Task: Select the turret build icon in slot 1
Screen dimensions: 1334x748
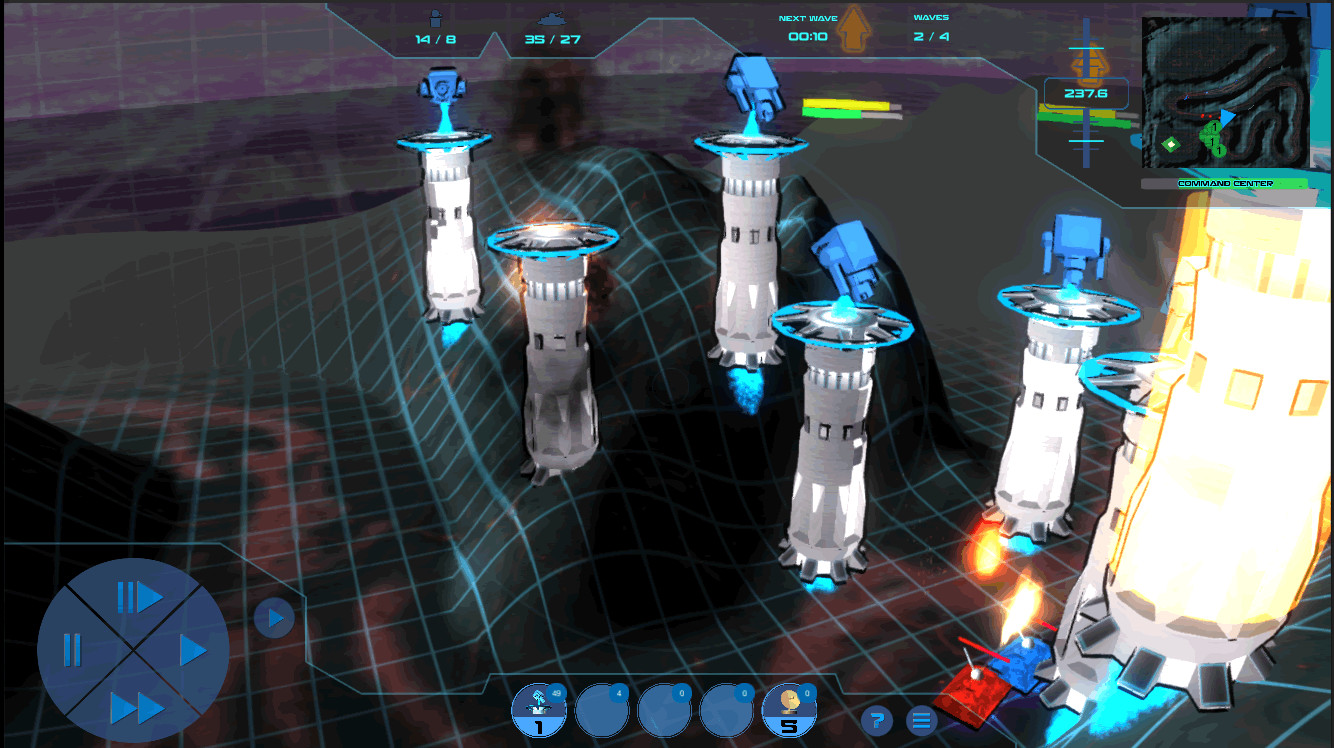Action: tap(540, 710)
